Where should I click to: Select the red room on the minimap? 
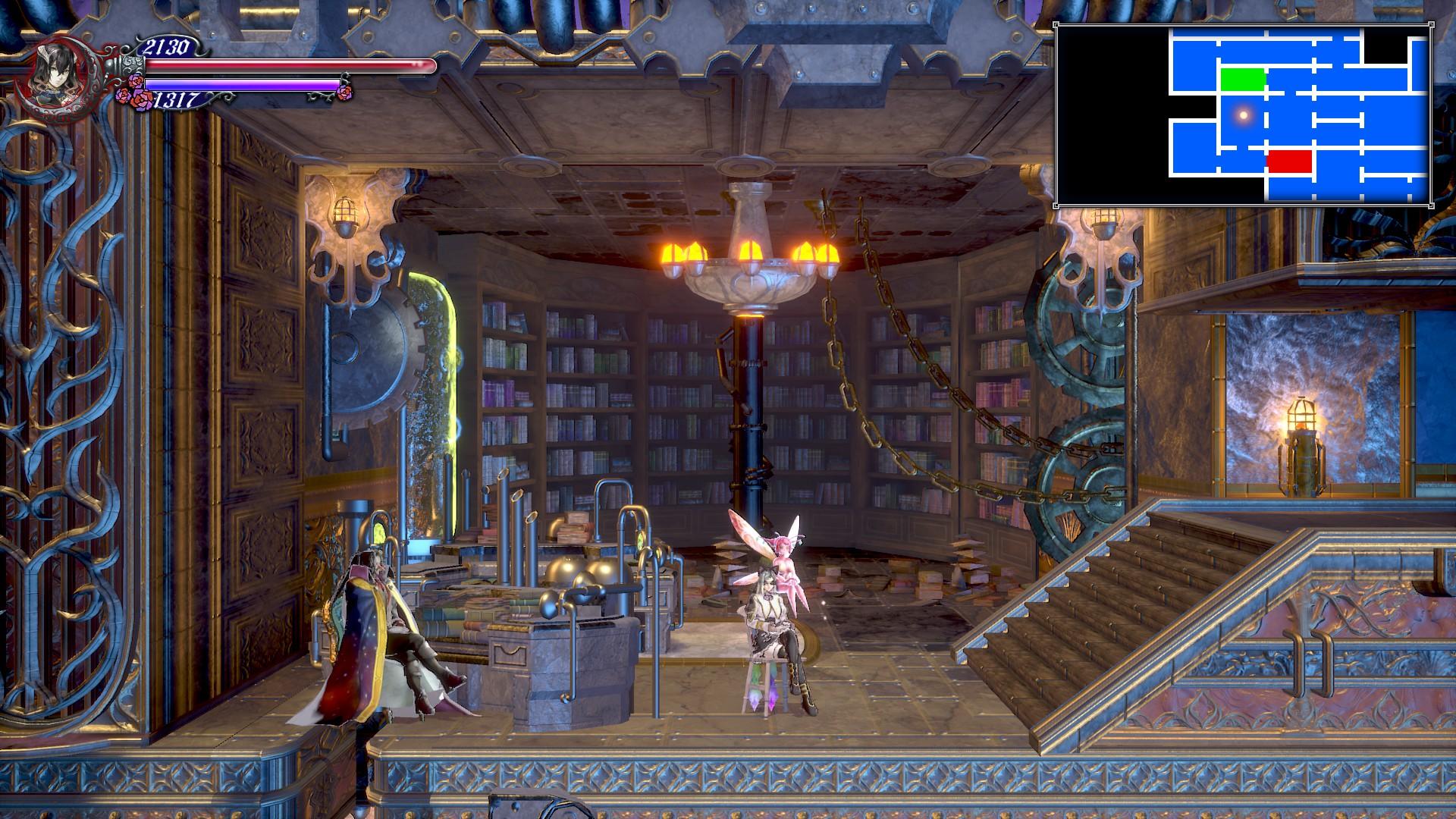(x=1289, y=161)
